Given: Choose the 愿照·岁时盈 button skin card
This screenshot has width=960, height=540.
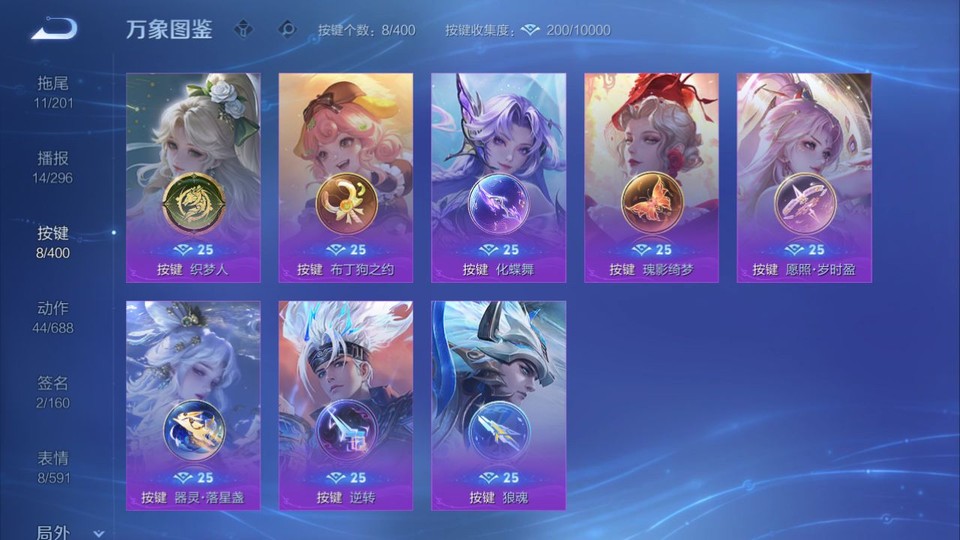Looking at the screenshot, I should pos(804,177).
